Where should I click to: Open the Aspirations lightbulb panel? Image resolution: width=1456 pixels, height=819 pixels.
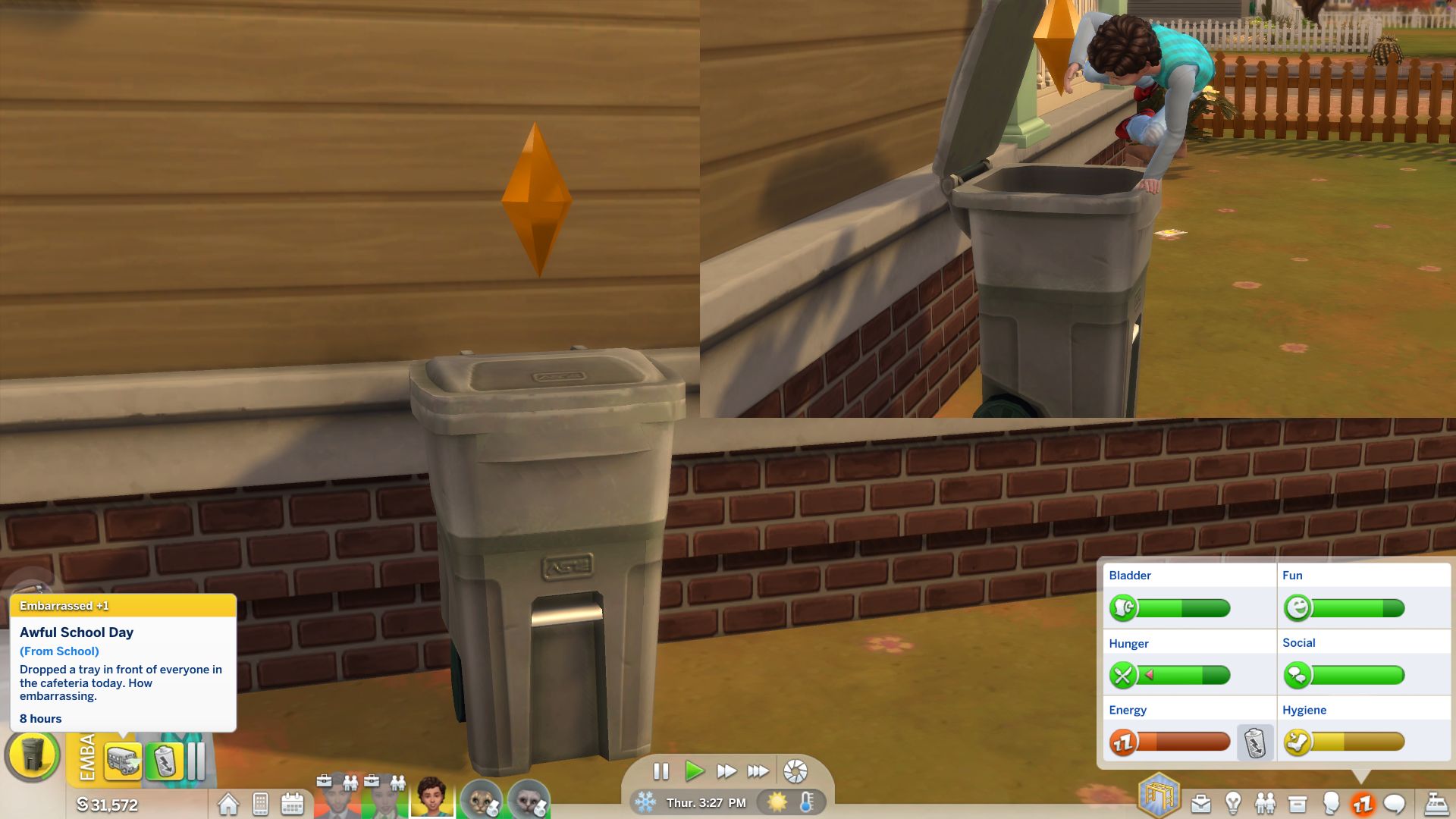(1234, 800)
